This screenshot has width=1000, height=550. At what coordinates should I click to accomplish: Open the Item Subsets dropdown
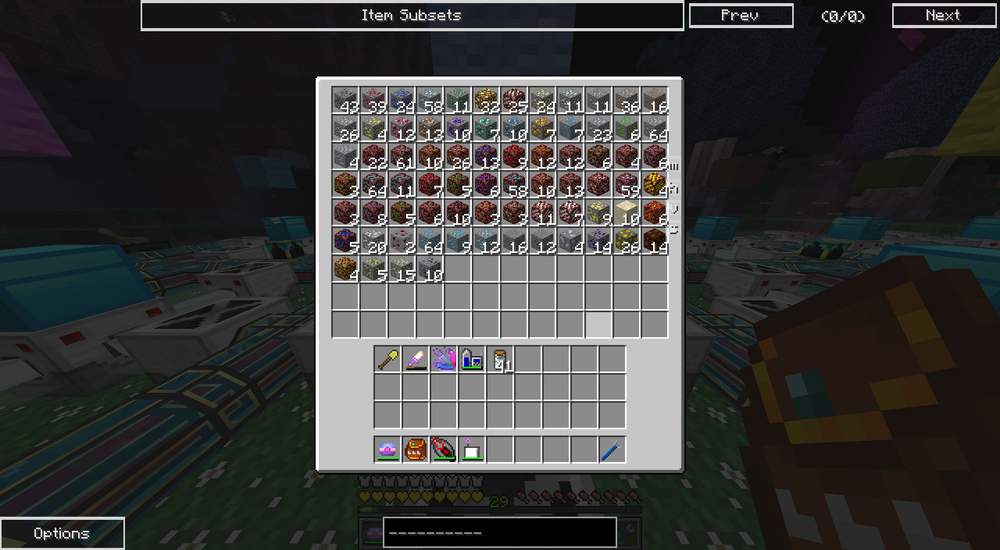[x=412, y=15]
